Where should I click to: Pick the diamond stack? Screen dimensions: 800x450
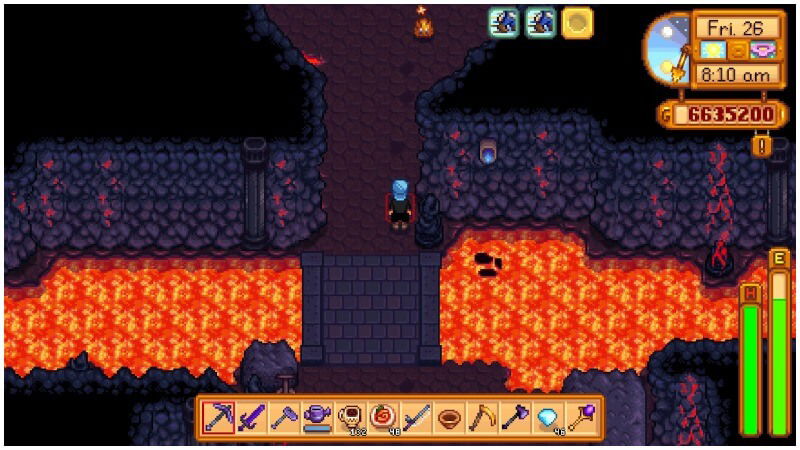click(x=548, y=416)
